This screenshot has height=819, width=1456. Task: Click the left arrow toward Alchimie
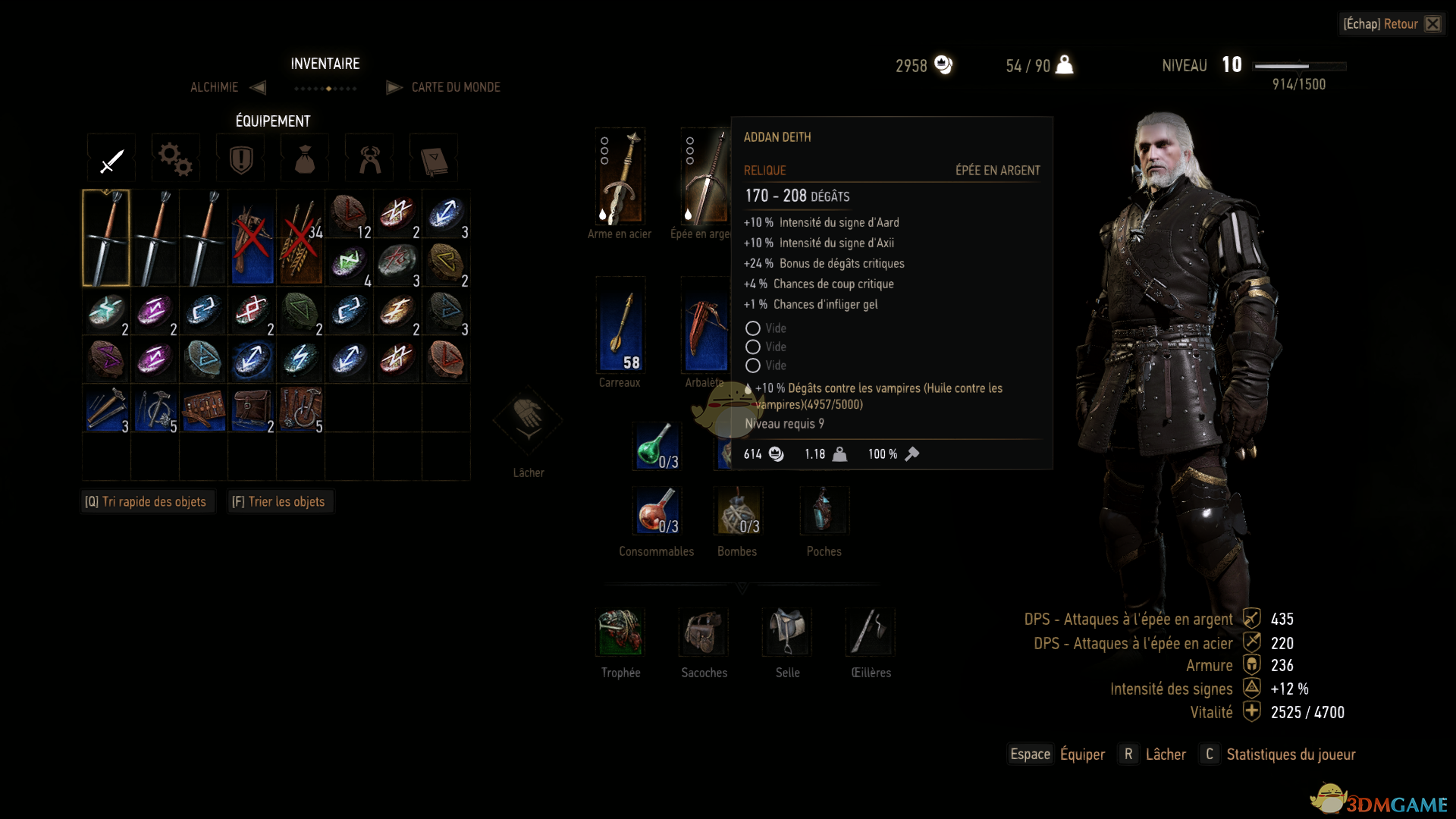[257, 87]
